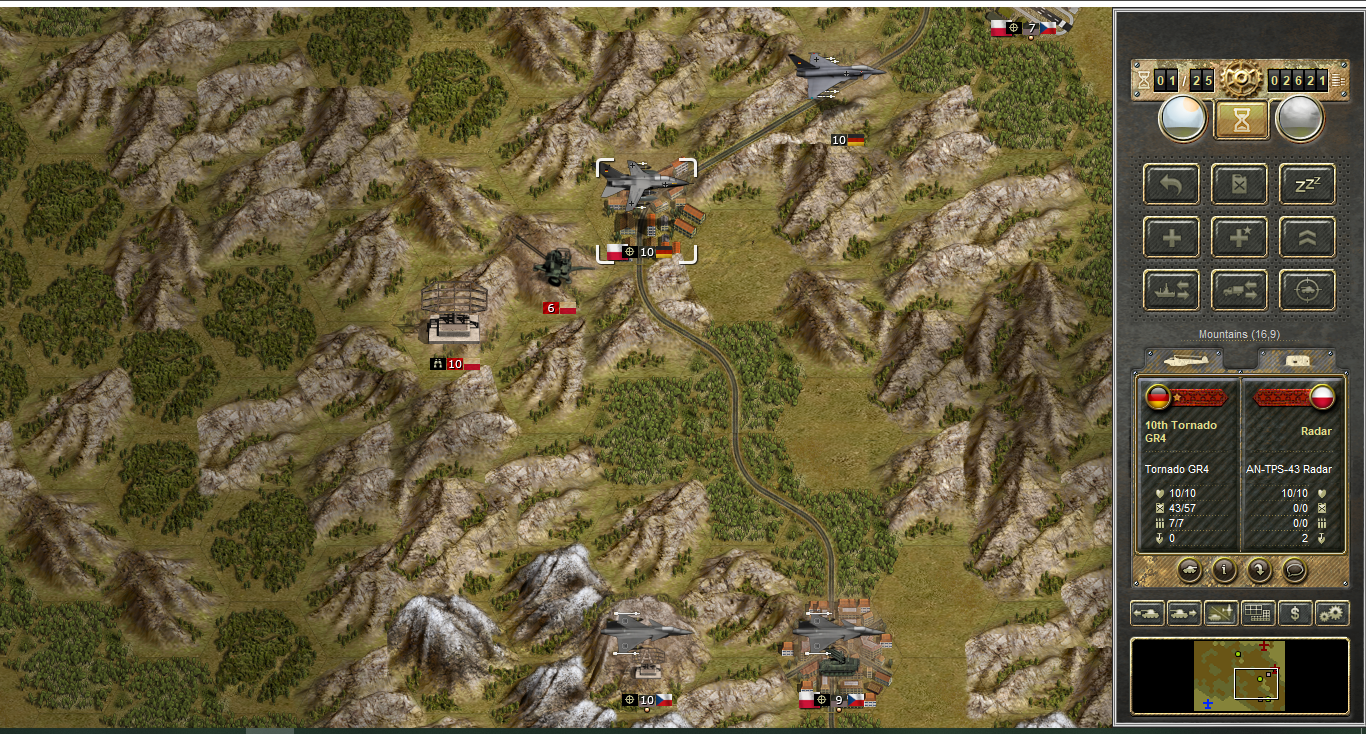Click the plain plus replacements button
The width and height of the screenshot is (1366, 734).
pyautogui.click(x=1171, y=237)
